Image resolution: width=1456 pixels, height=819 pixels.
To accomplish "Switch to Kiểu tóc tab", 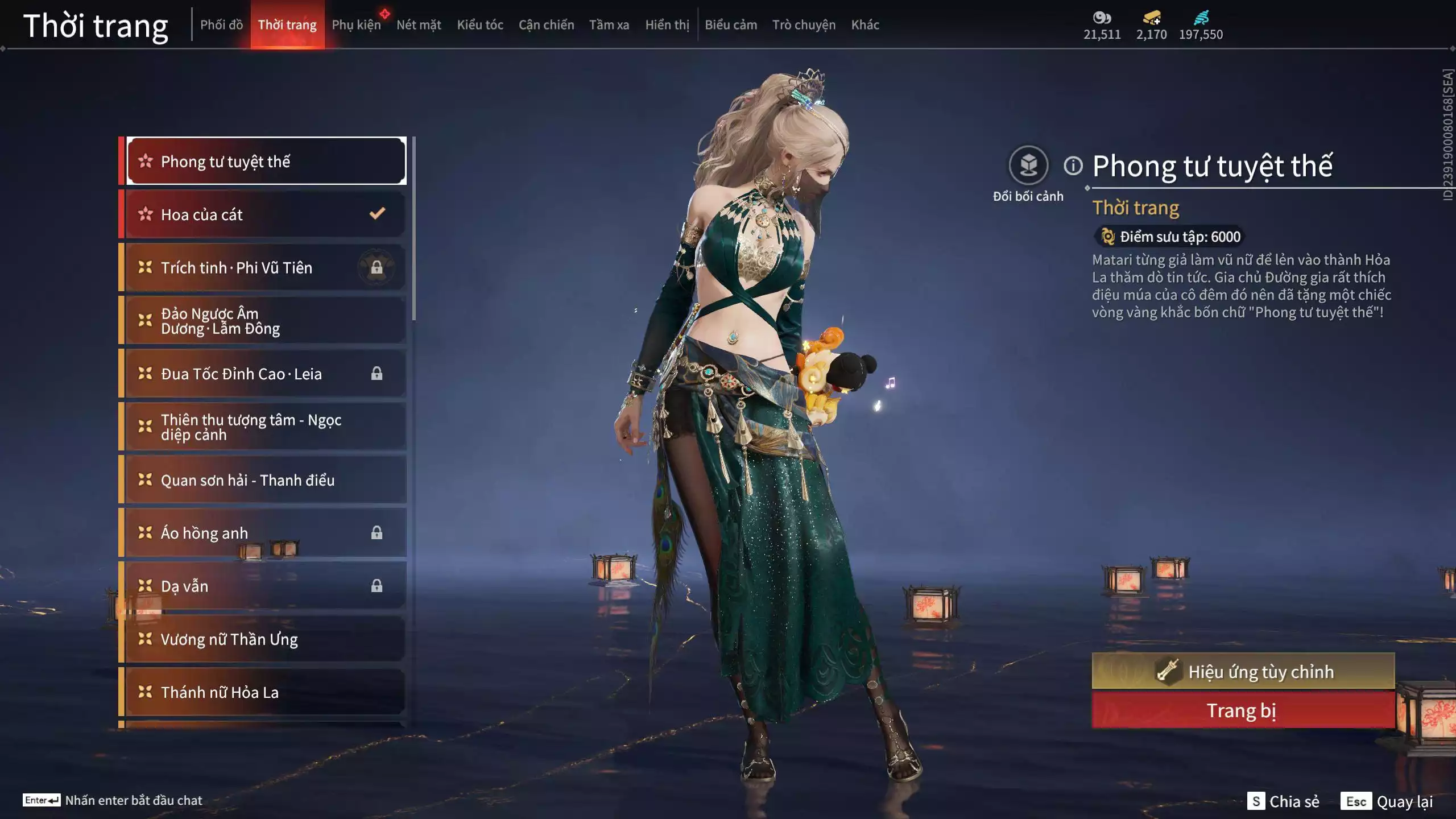I will pos(480,25).
